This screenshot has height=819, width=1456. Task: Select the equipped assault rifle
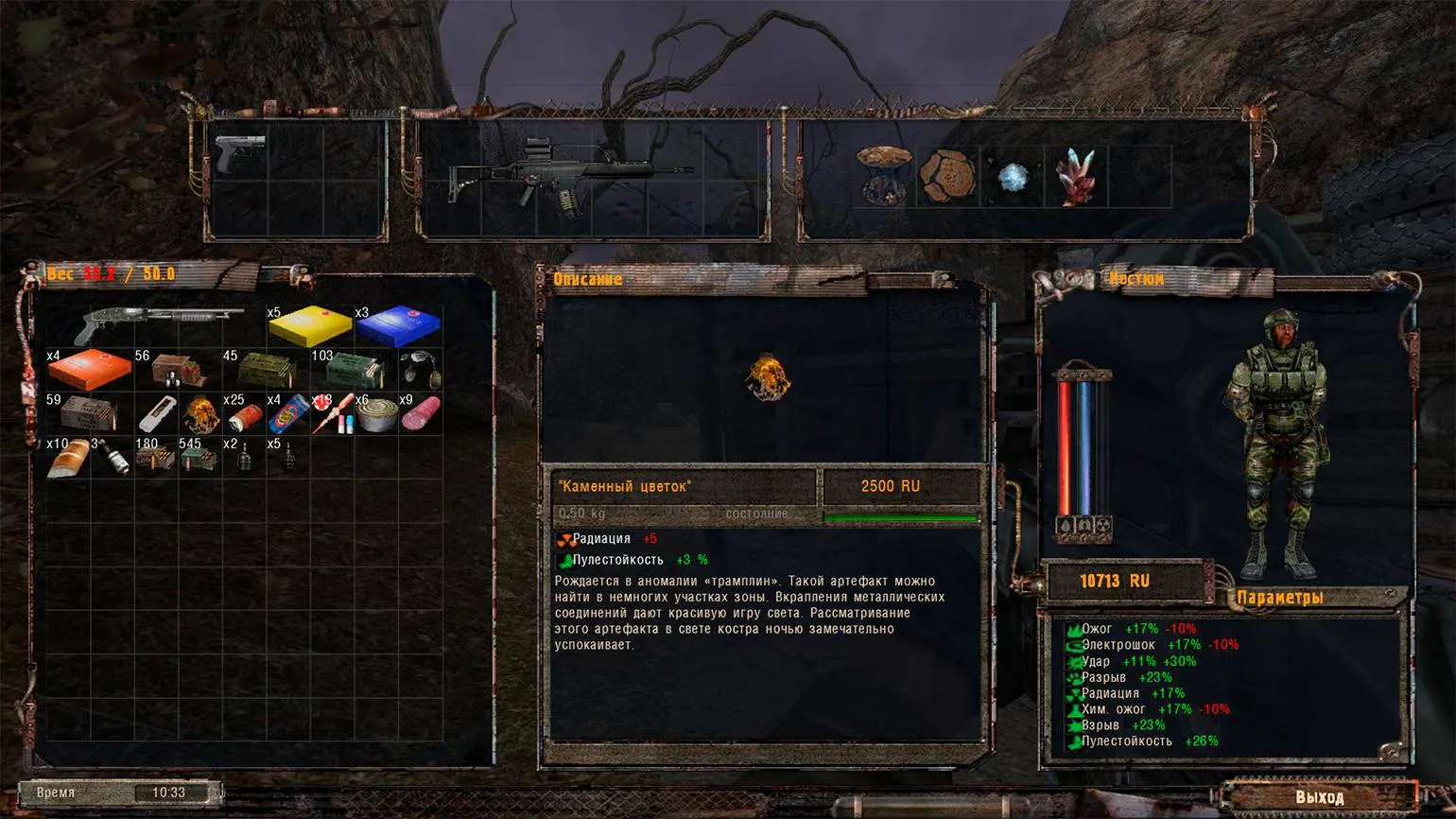click(x=567, y=175)
